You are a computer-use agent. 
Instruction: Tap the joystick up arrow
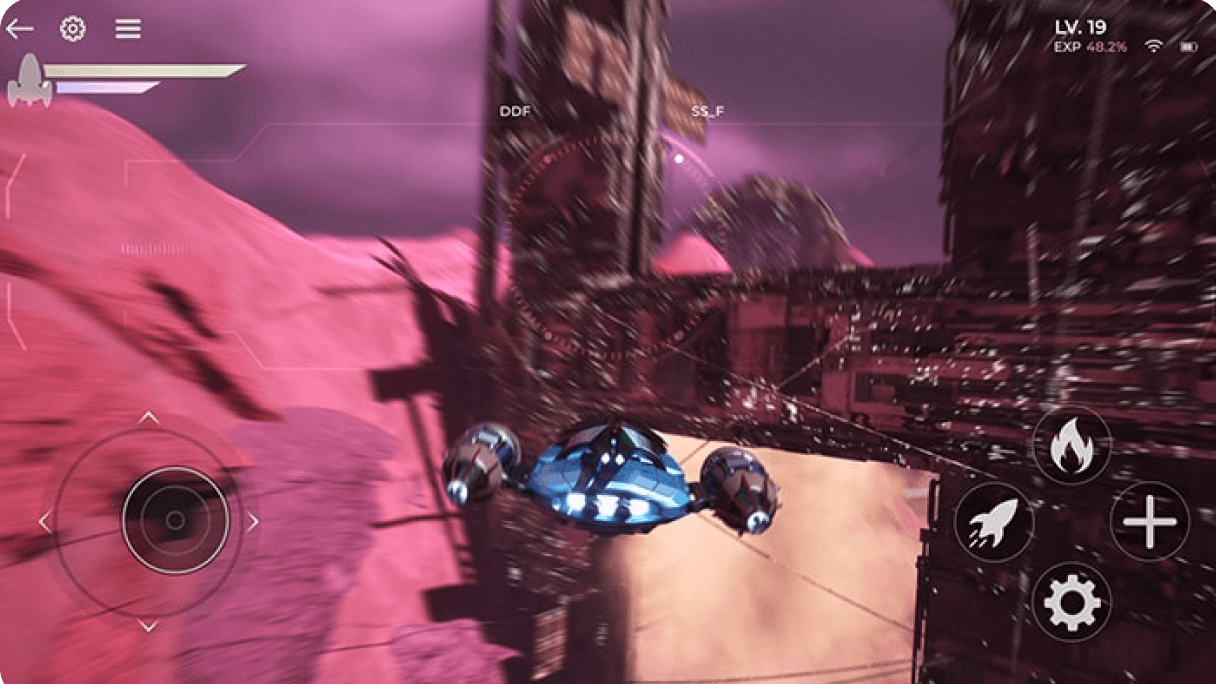click(x=148, y=417)
